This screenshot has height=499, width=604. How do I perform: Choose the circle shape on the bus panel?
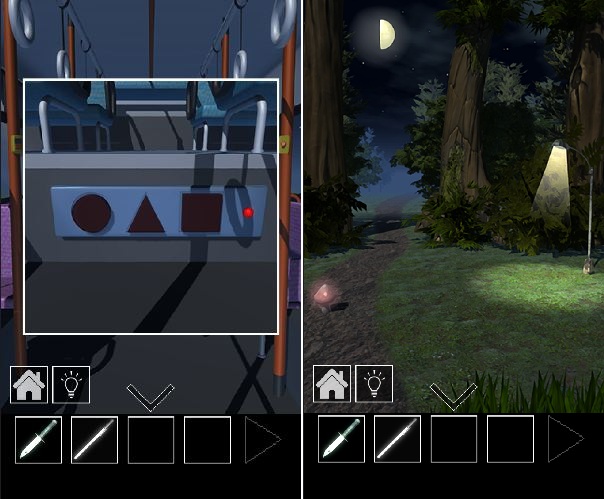[92, 212]
